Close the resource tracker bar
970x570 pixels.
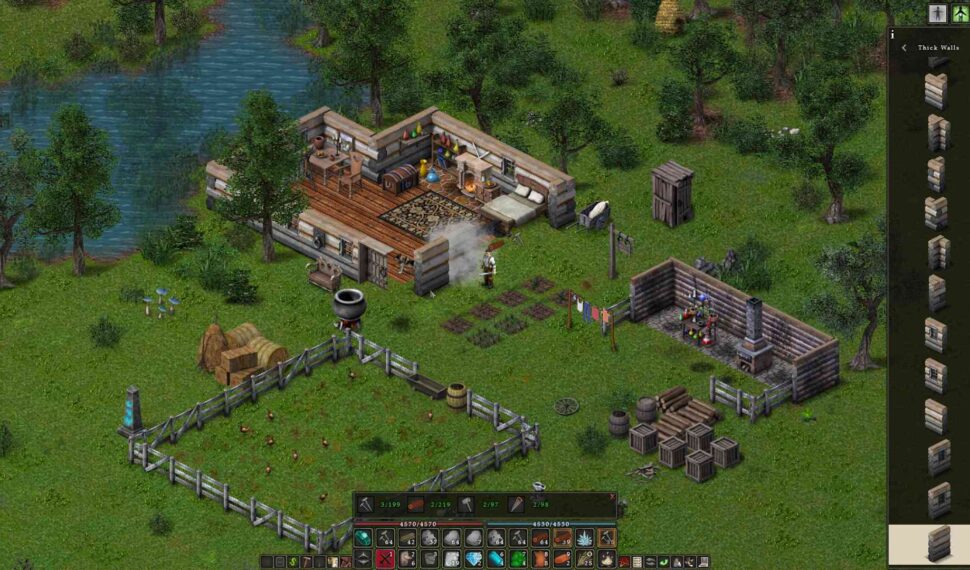612,496
